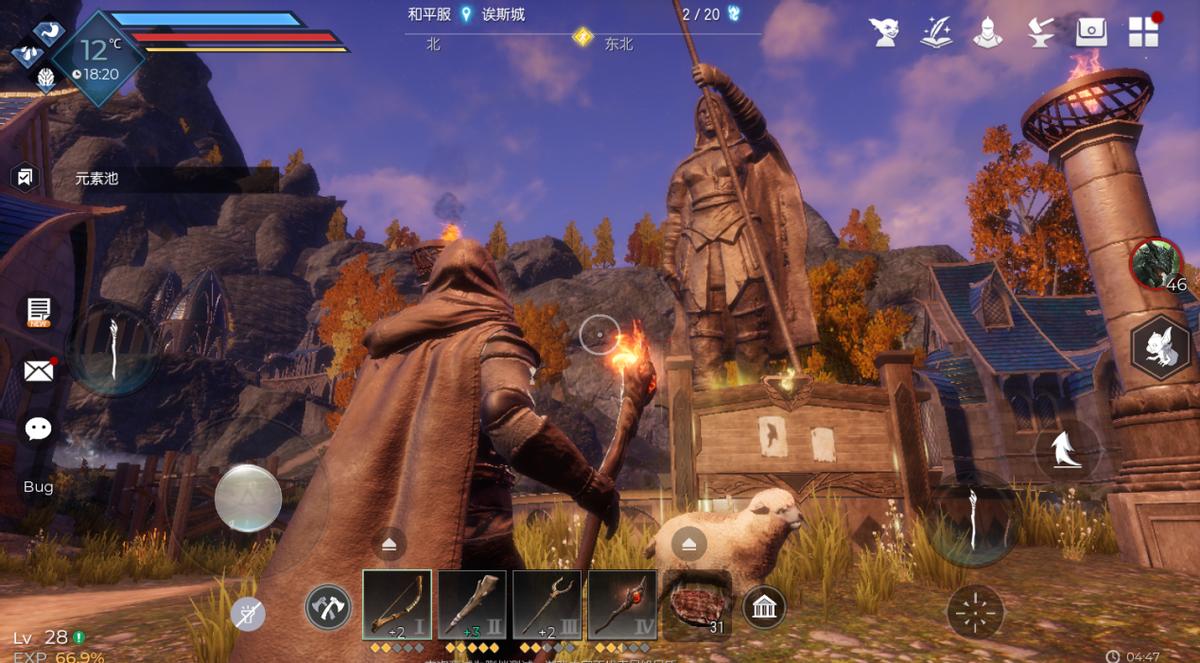Select the red gem staff in slot IV
The height and width of the screenshot is (663, 1200).
pos(622,605)
